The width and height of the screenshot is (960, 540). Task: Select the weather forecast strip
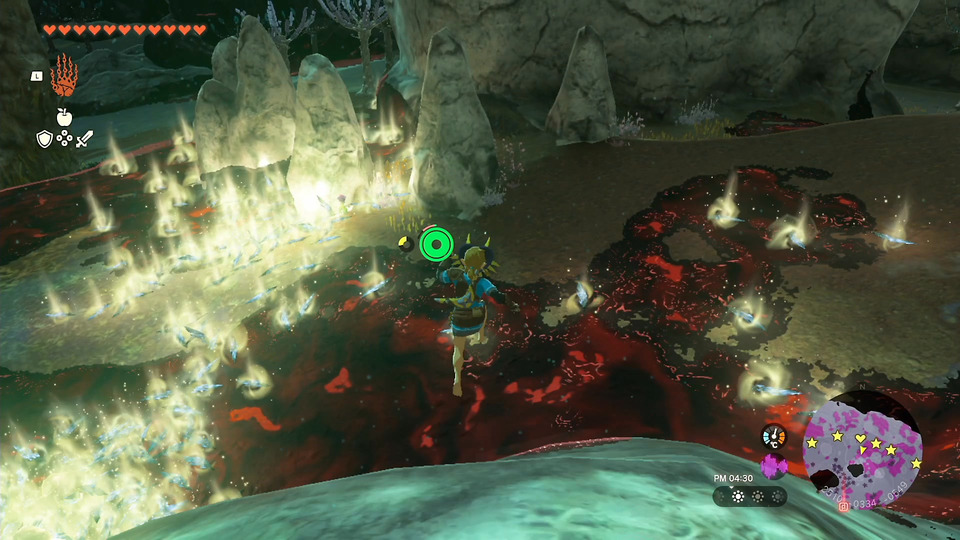749,497
